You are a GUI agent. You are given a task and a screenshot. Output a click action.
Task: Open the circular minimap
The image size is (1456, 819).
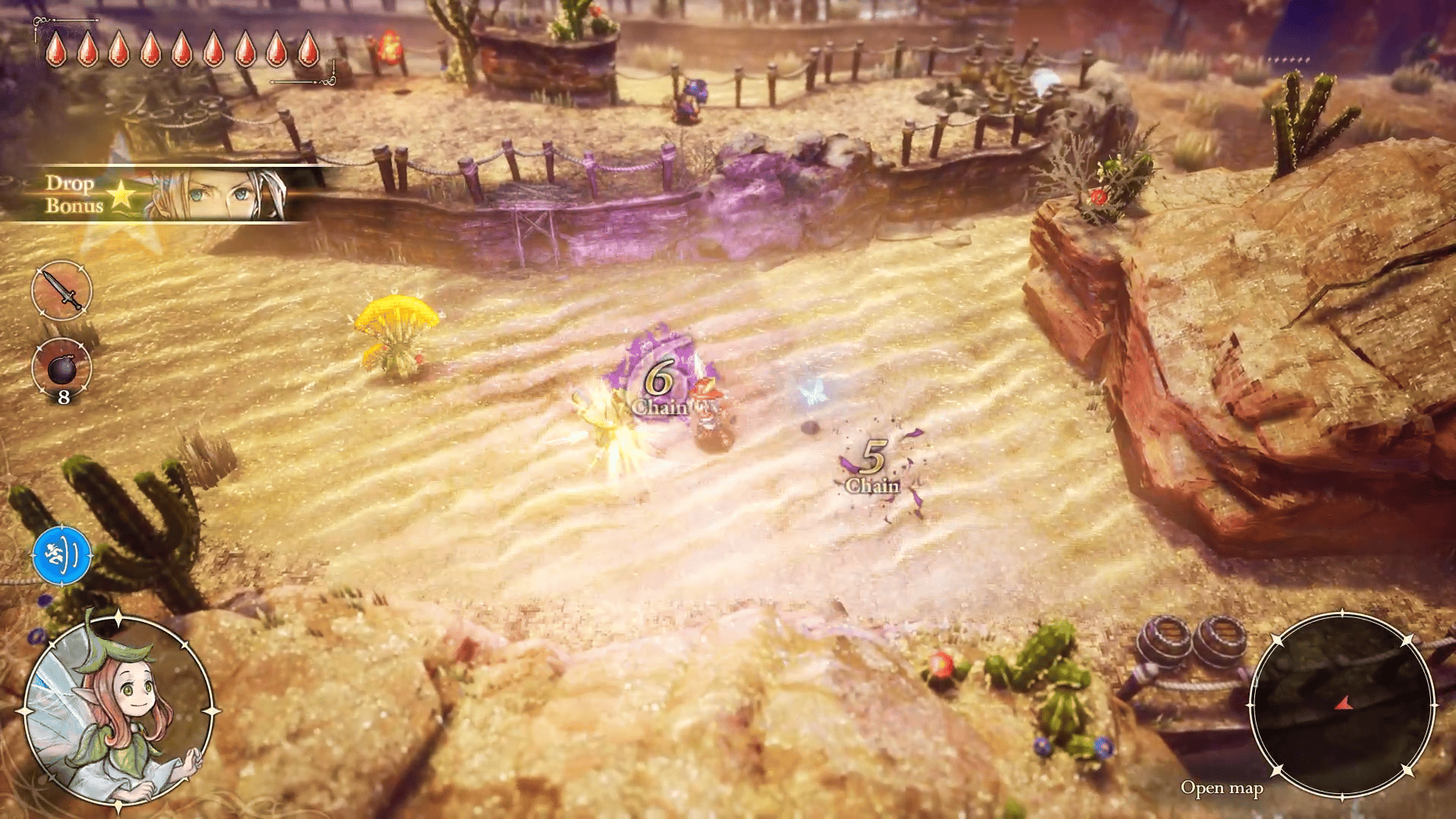1341,705
